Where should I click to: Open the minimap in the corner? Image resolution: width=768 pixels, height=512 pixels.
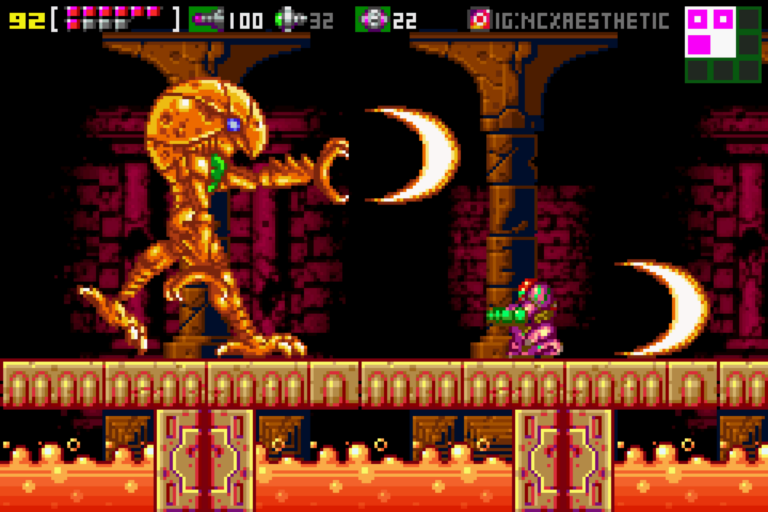(722, 43)
